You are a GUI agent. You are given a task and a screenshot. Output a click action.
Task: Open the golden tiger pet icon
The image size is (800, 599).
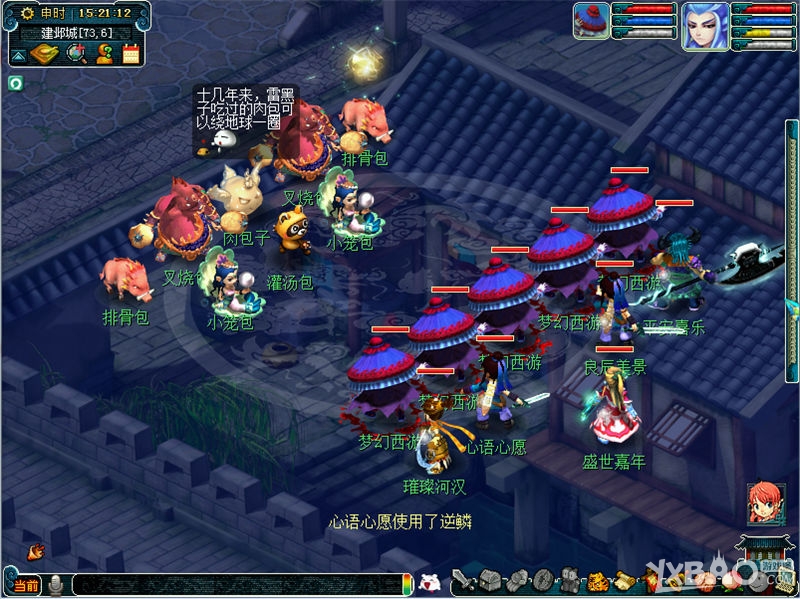pos(596,580)
